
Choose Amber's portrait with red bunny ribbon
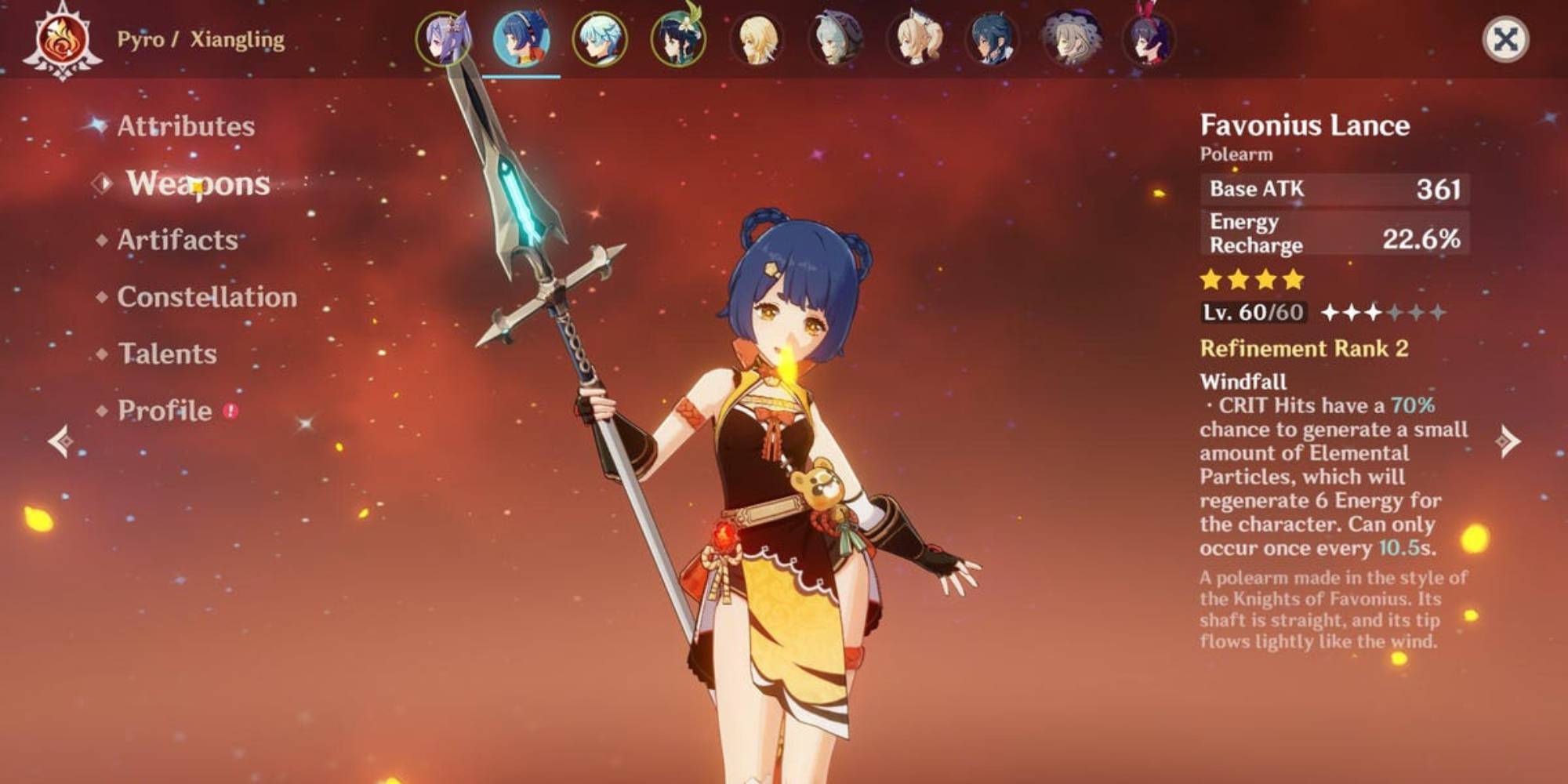1149,38
